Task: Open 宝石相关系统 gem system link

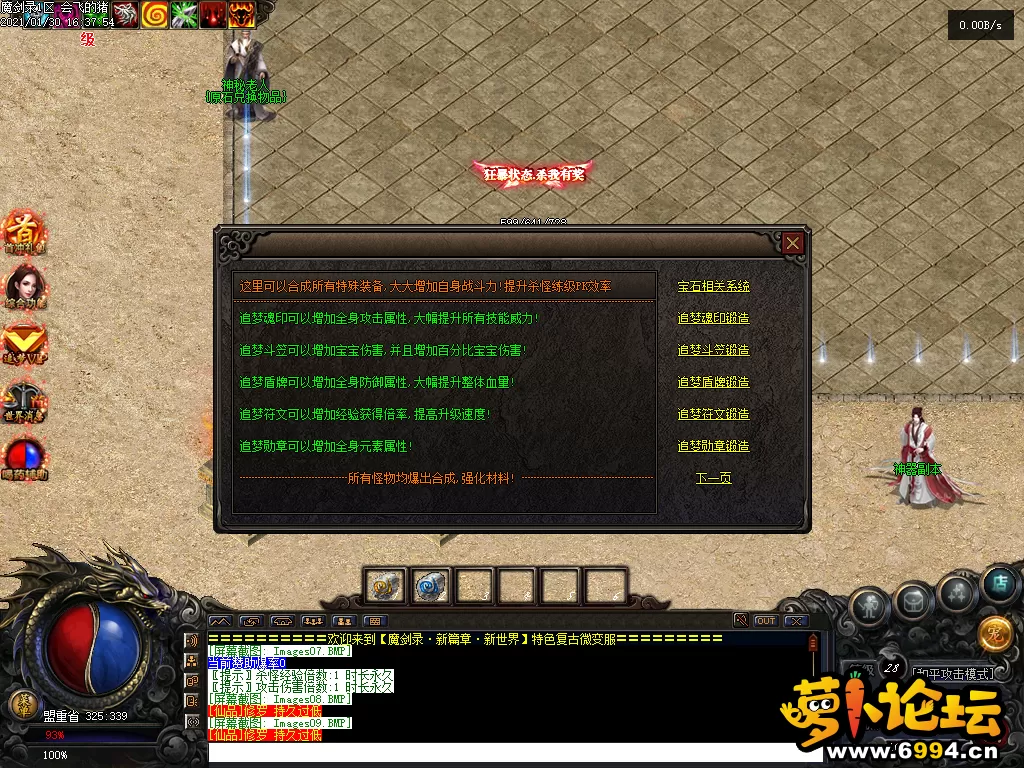Action: point(713,286)
